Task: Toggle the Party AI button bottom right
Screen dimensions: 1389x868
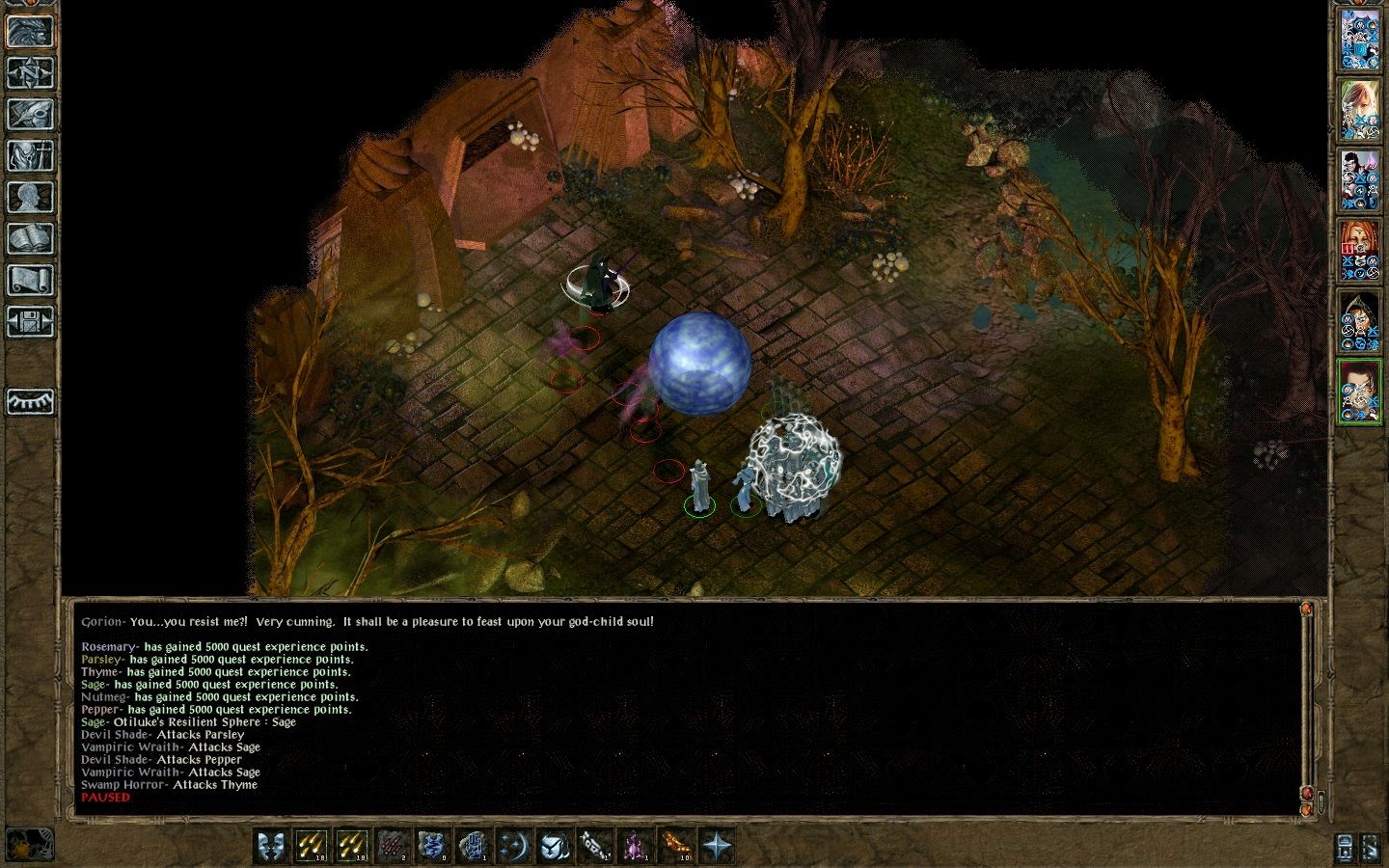Action: tap(1370, 847)
